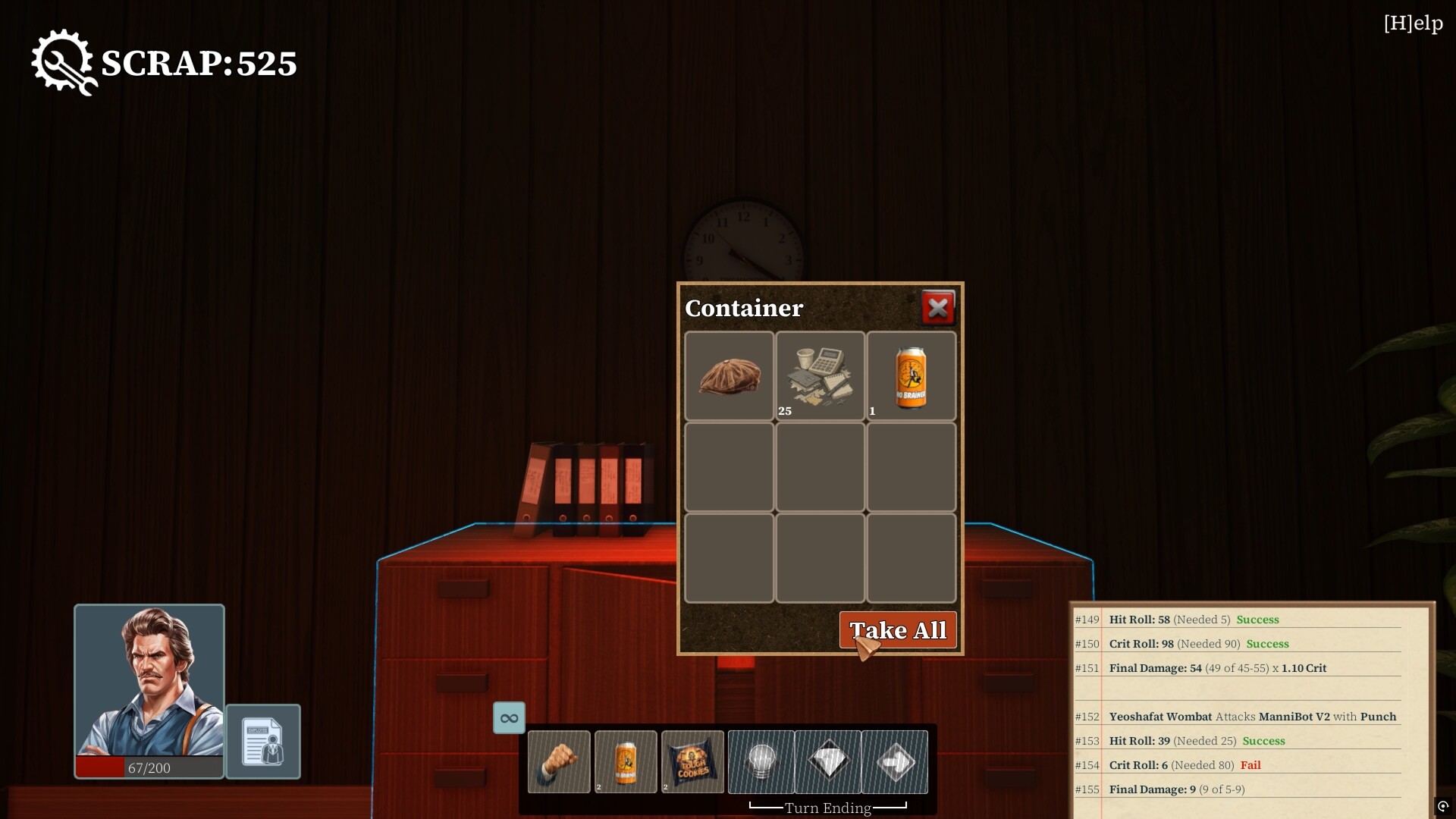Toggle the infinity button above the hotbar
Viewport: 1456px width, 819px height.
click(x=509, y=717)
